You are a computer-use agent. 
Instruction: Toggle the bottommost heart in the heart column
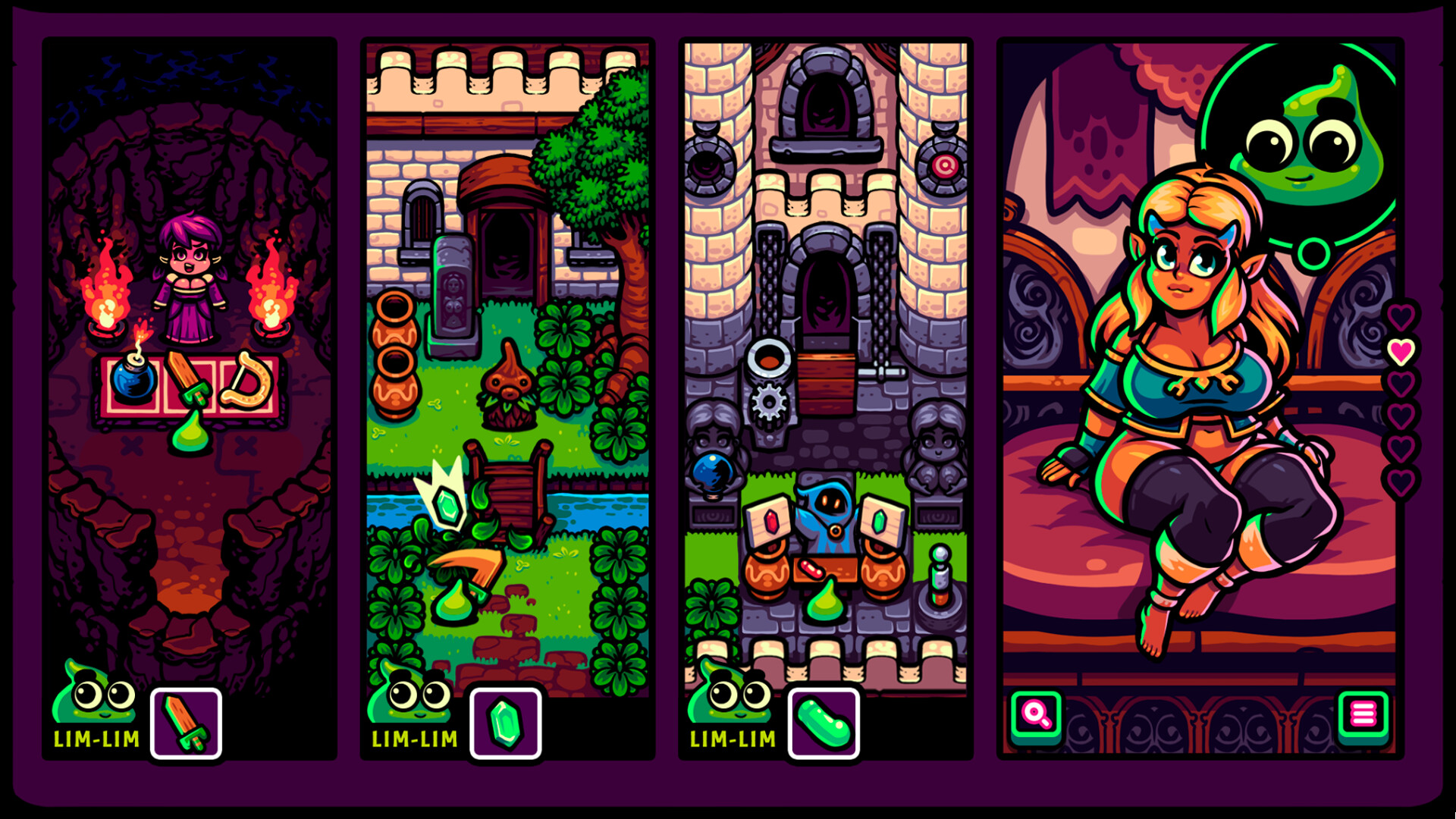[1401, 480]
